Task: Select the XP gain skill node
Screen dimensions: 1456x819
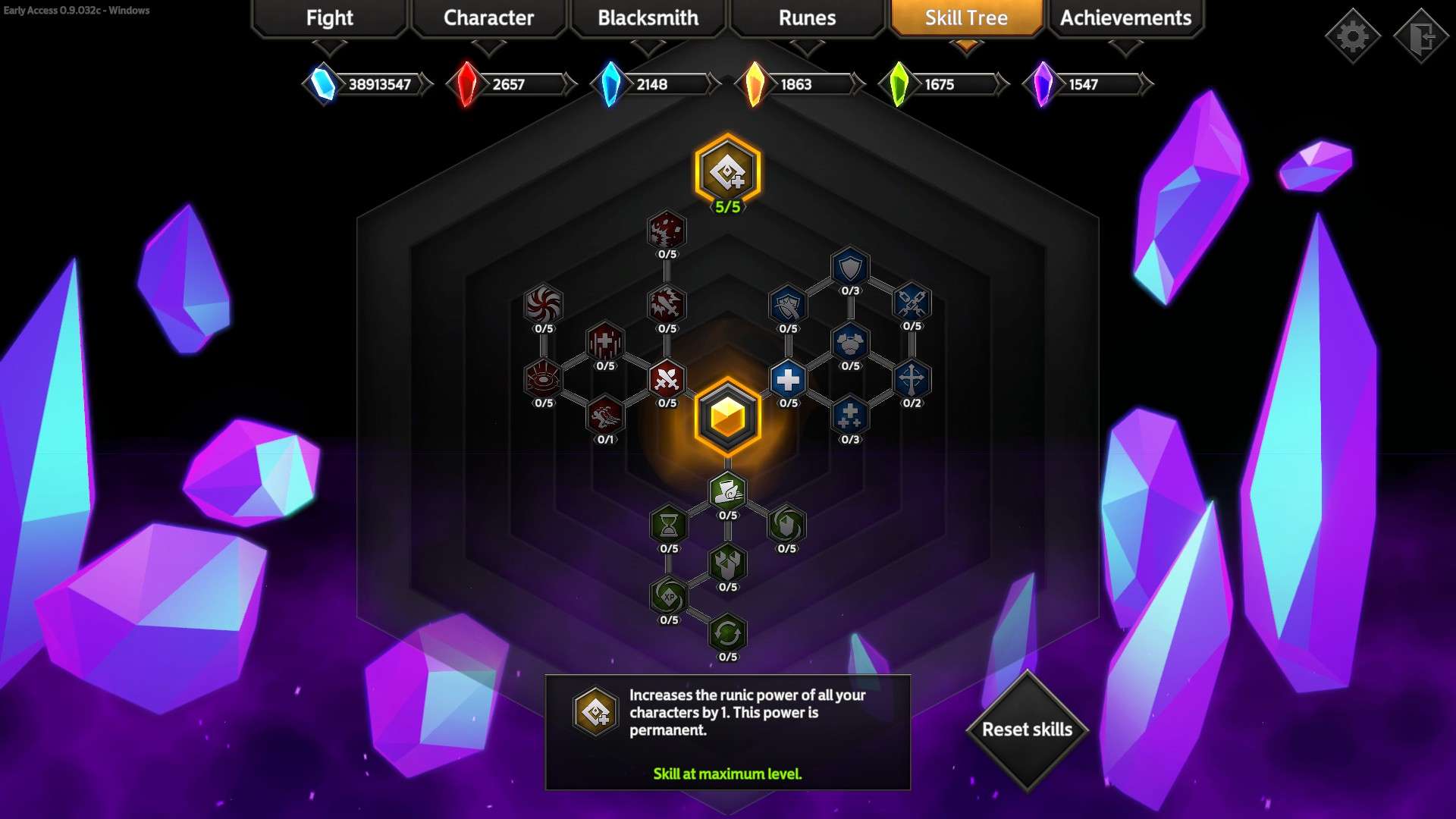Action: click(x=668, y=598)
